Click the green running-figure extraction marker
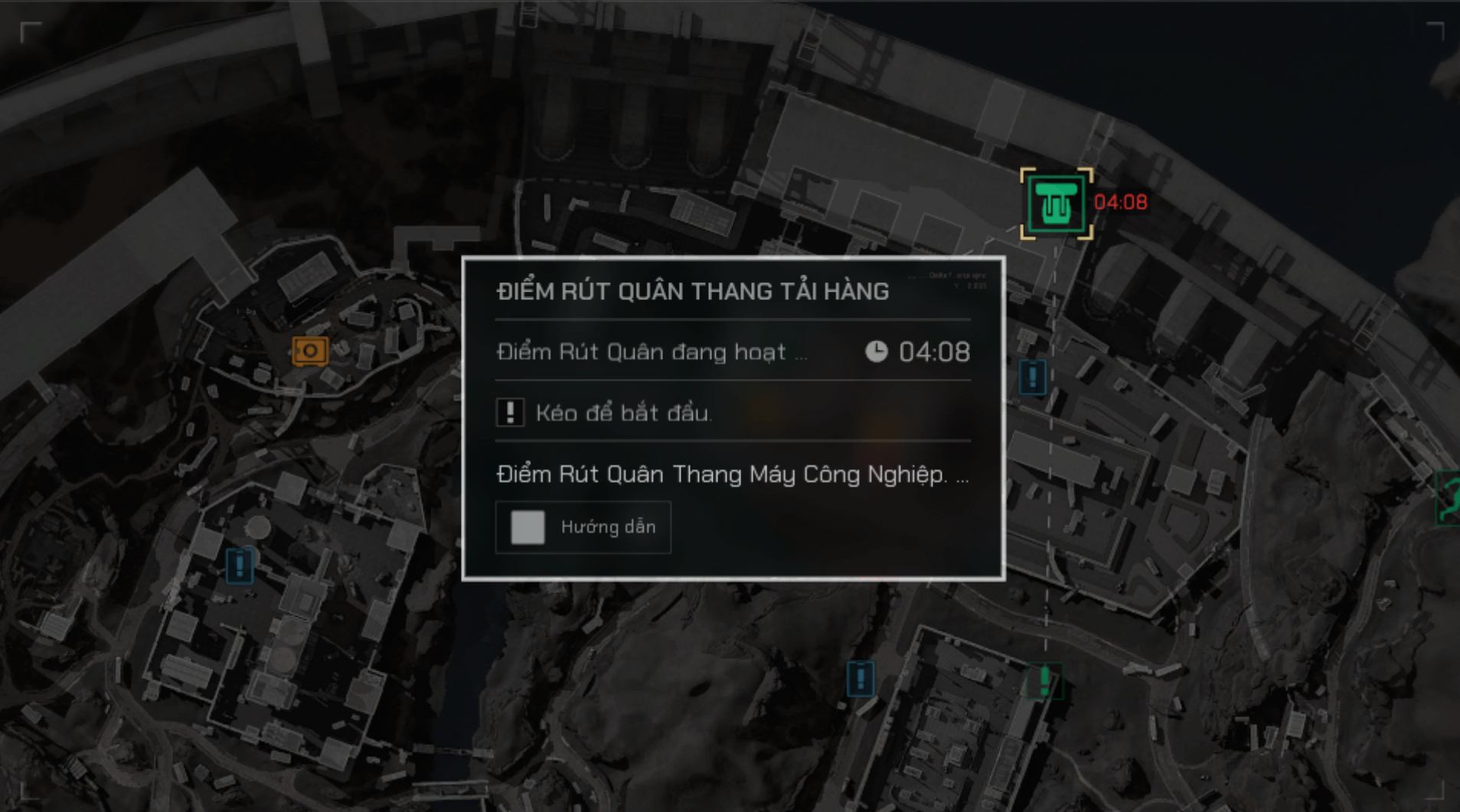Screen dimensions: 1460x812 click(x=1449, y=498)
